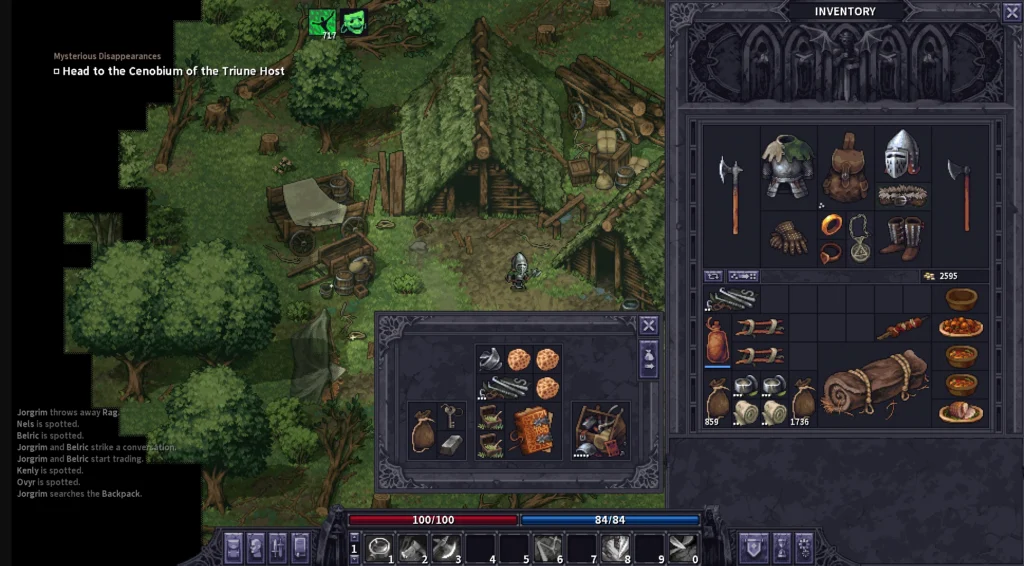
Task: Select the equipped leather backpack
Action: coord(846,166)
